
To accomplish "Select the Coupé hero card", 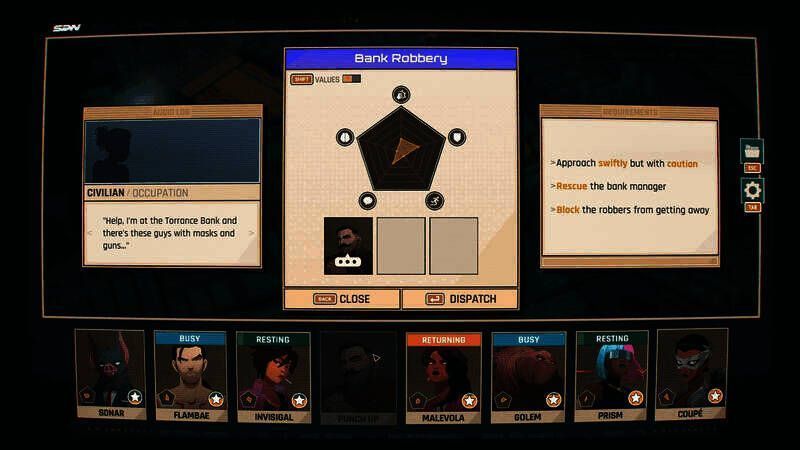I will (691, 376).
